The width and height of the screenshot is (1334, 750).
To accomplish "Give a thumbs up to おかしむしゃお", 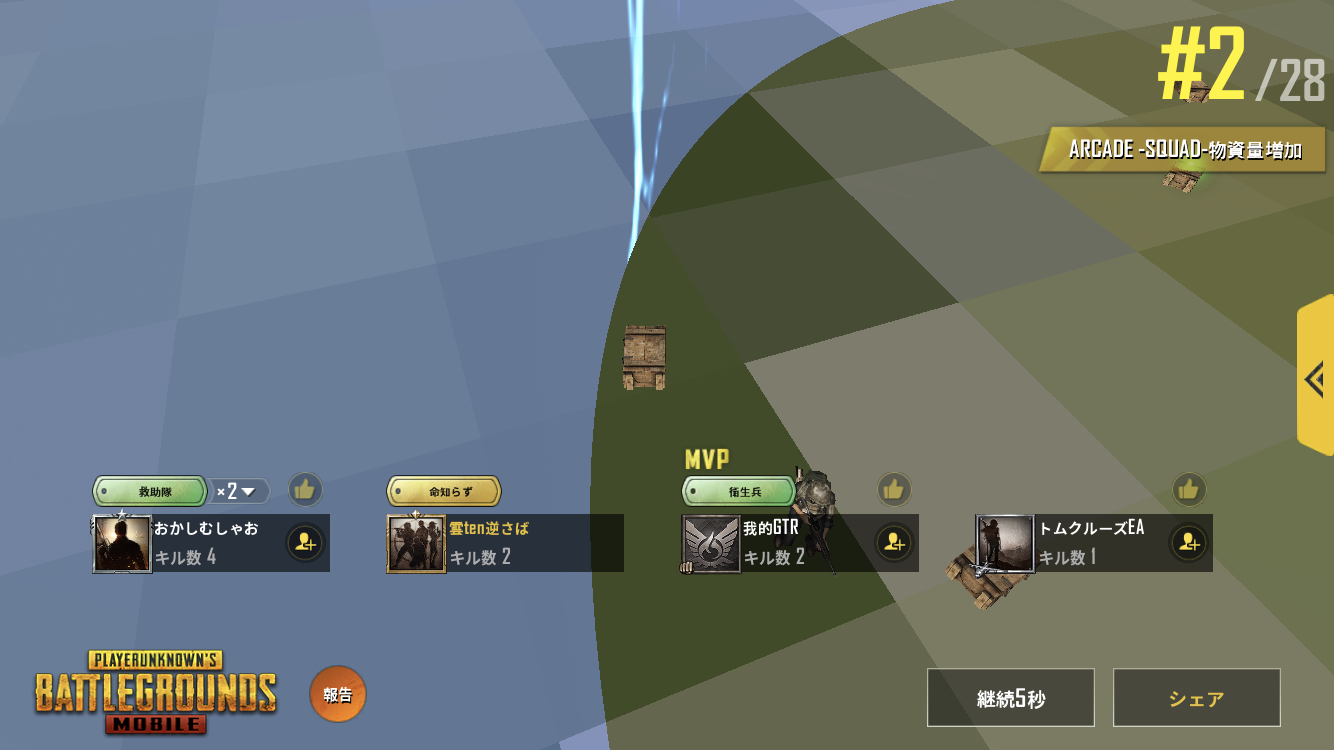I will coord(305,490).
